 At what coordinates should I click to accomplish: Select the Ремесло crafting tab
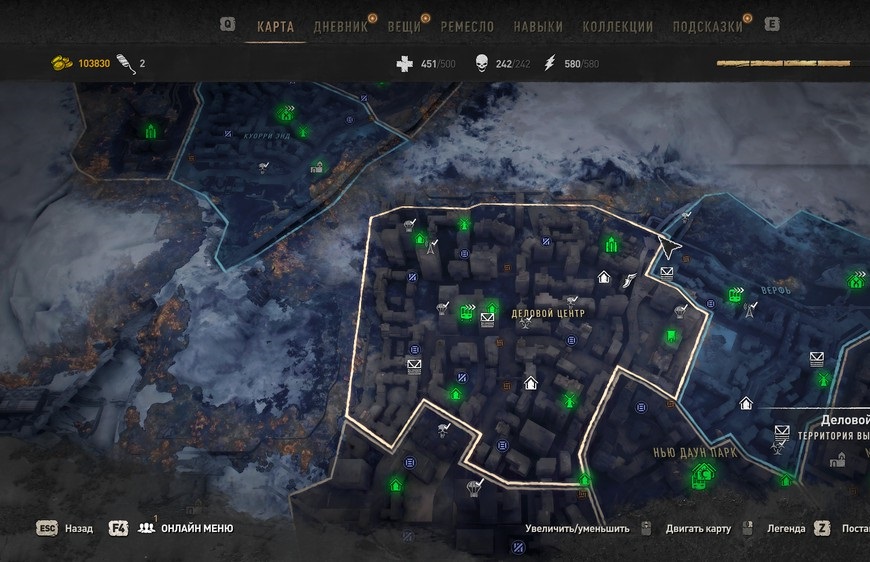pos(465,27)
